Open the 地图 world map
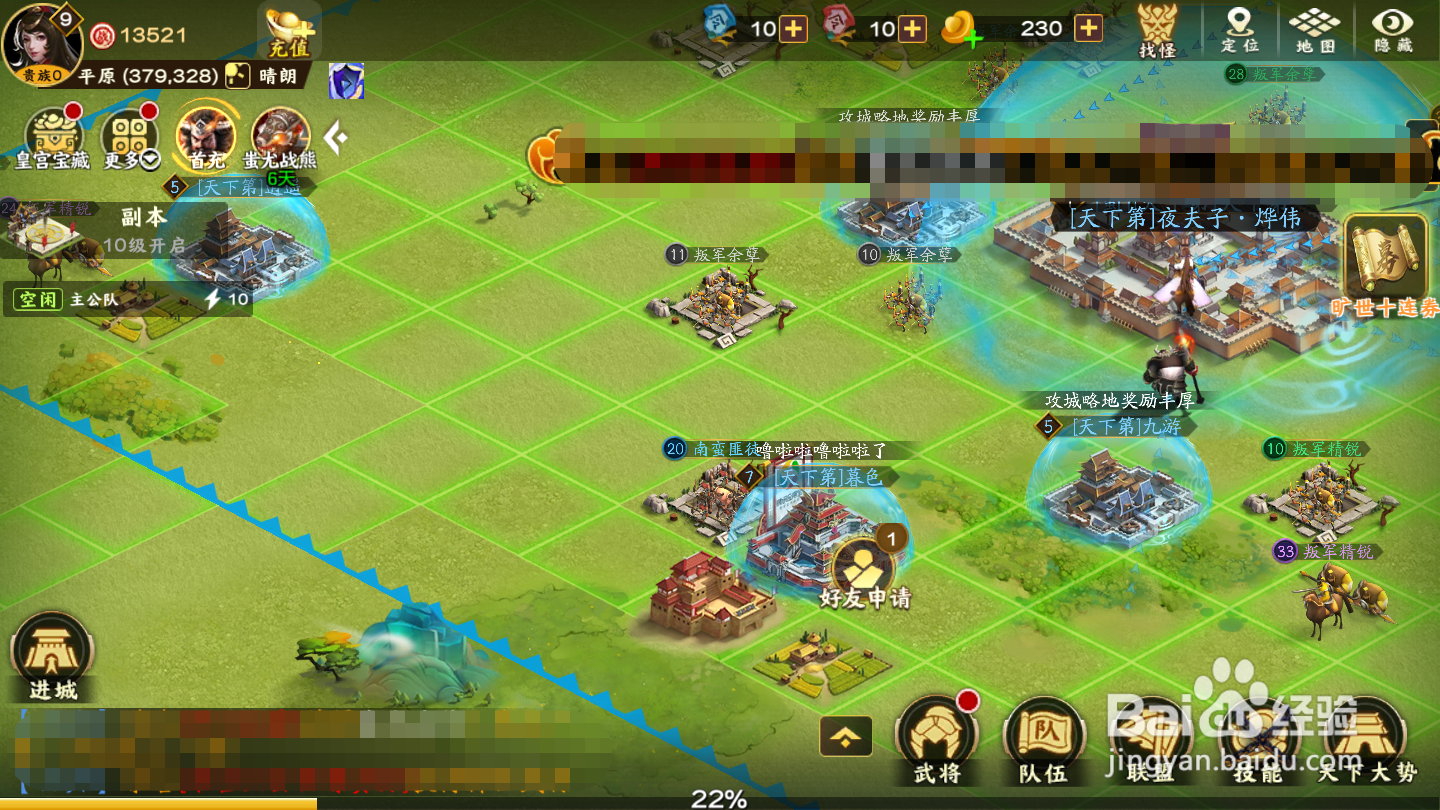 tap(1311, 30)
